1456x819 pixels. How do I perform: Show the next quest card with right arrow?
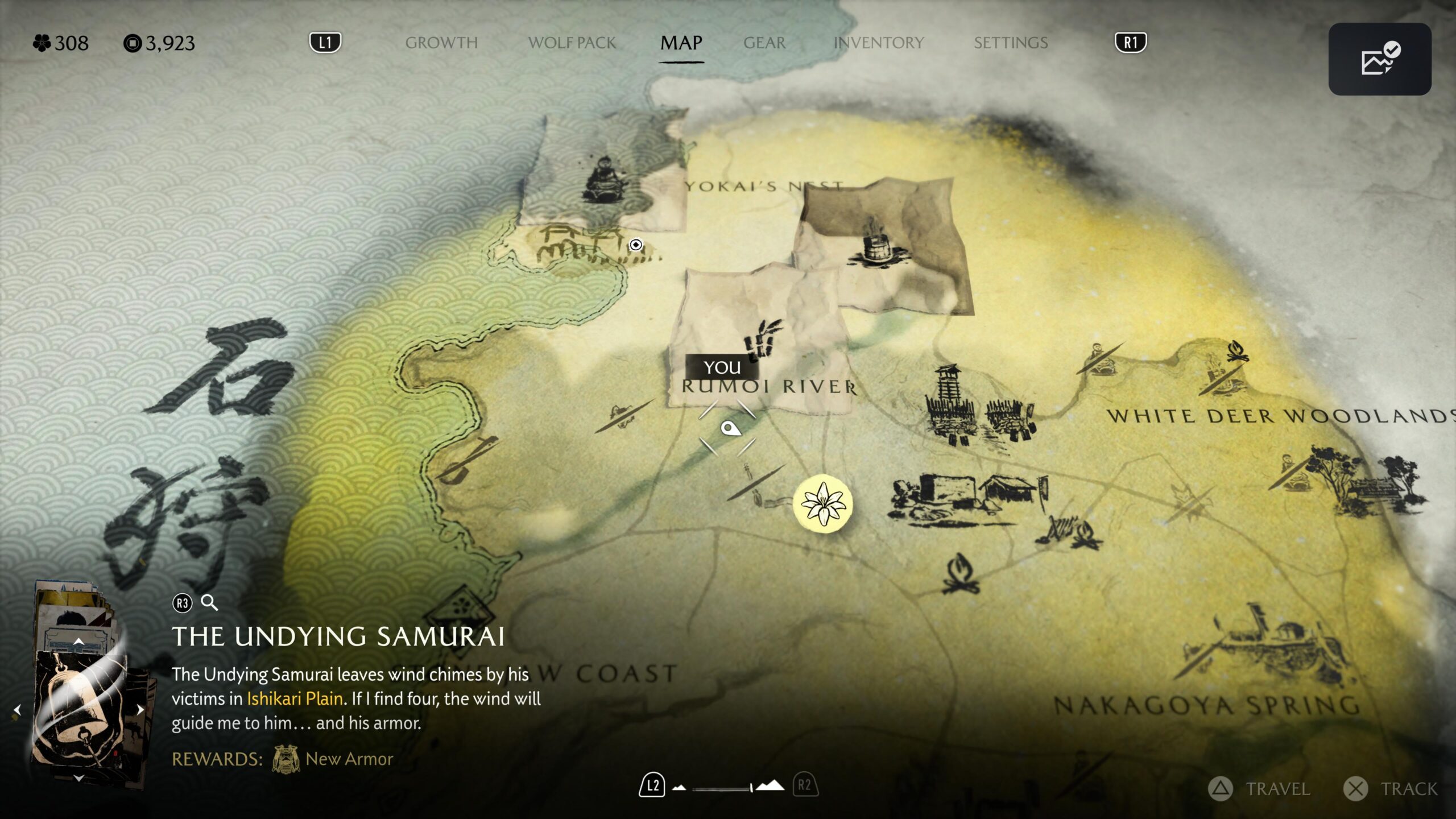[x=140, y=710]
